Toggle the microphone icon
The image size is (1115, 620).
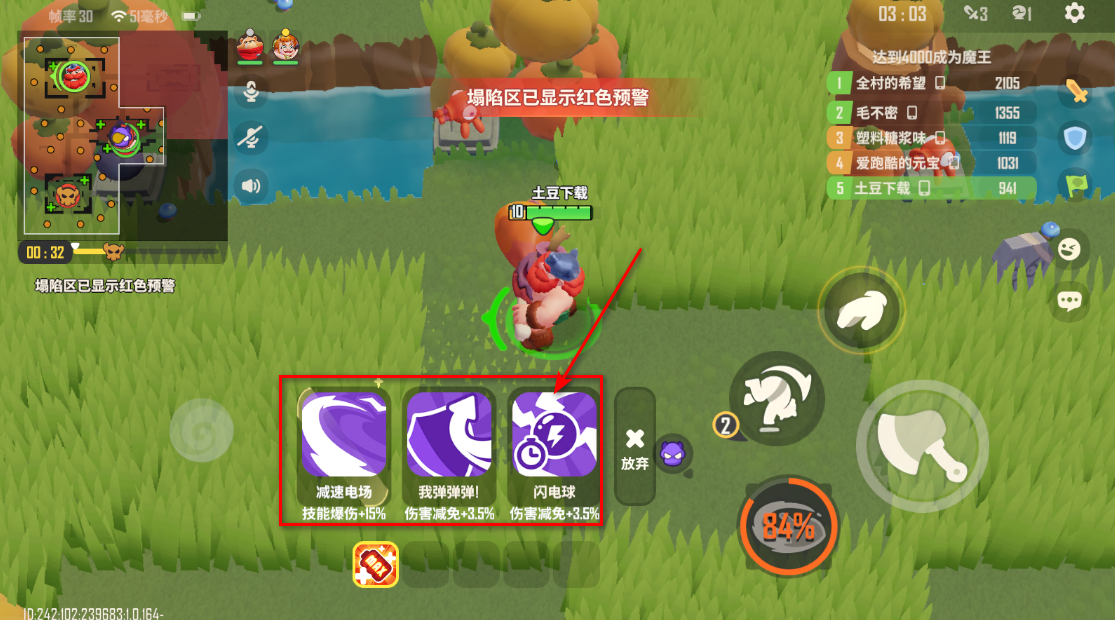(250, 92)
